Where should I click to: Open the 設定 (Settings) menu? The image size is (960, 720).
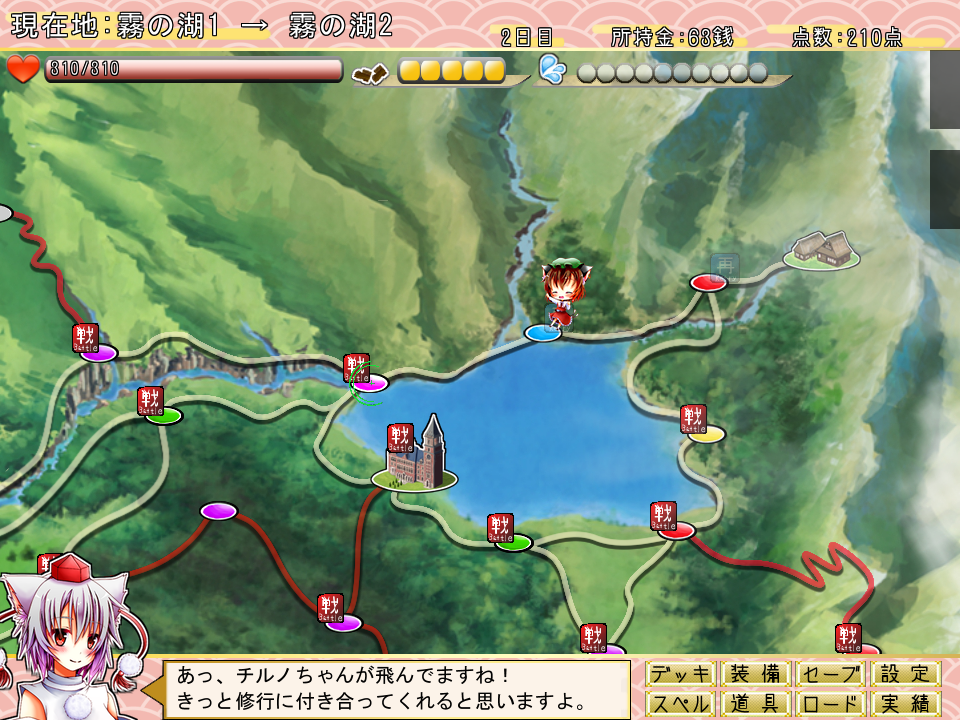tap(906, 674)
